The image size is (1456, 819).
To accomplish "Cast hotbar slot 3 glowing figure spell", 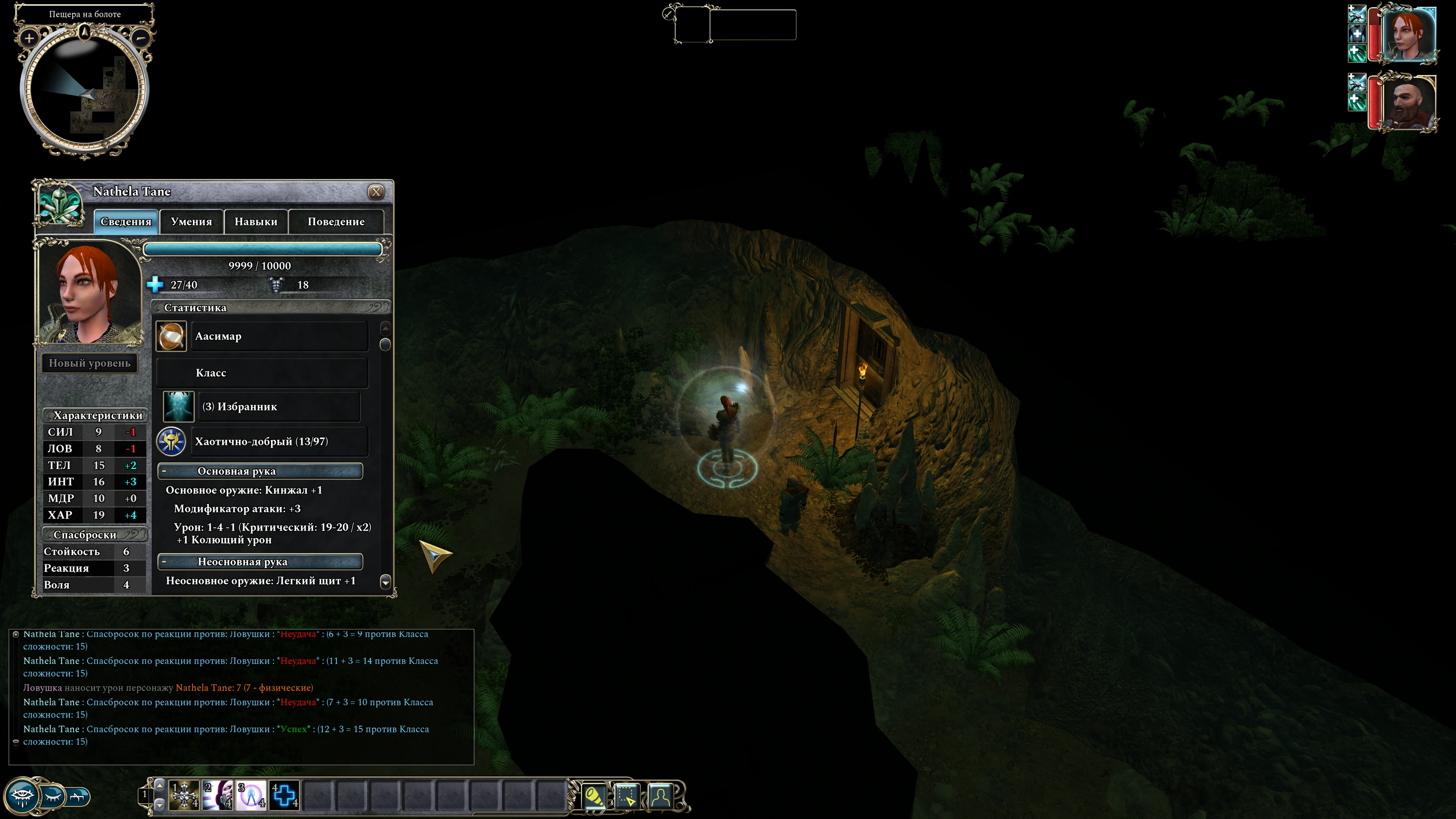I will (x=251, y=795).
